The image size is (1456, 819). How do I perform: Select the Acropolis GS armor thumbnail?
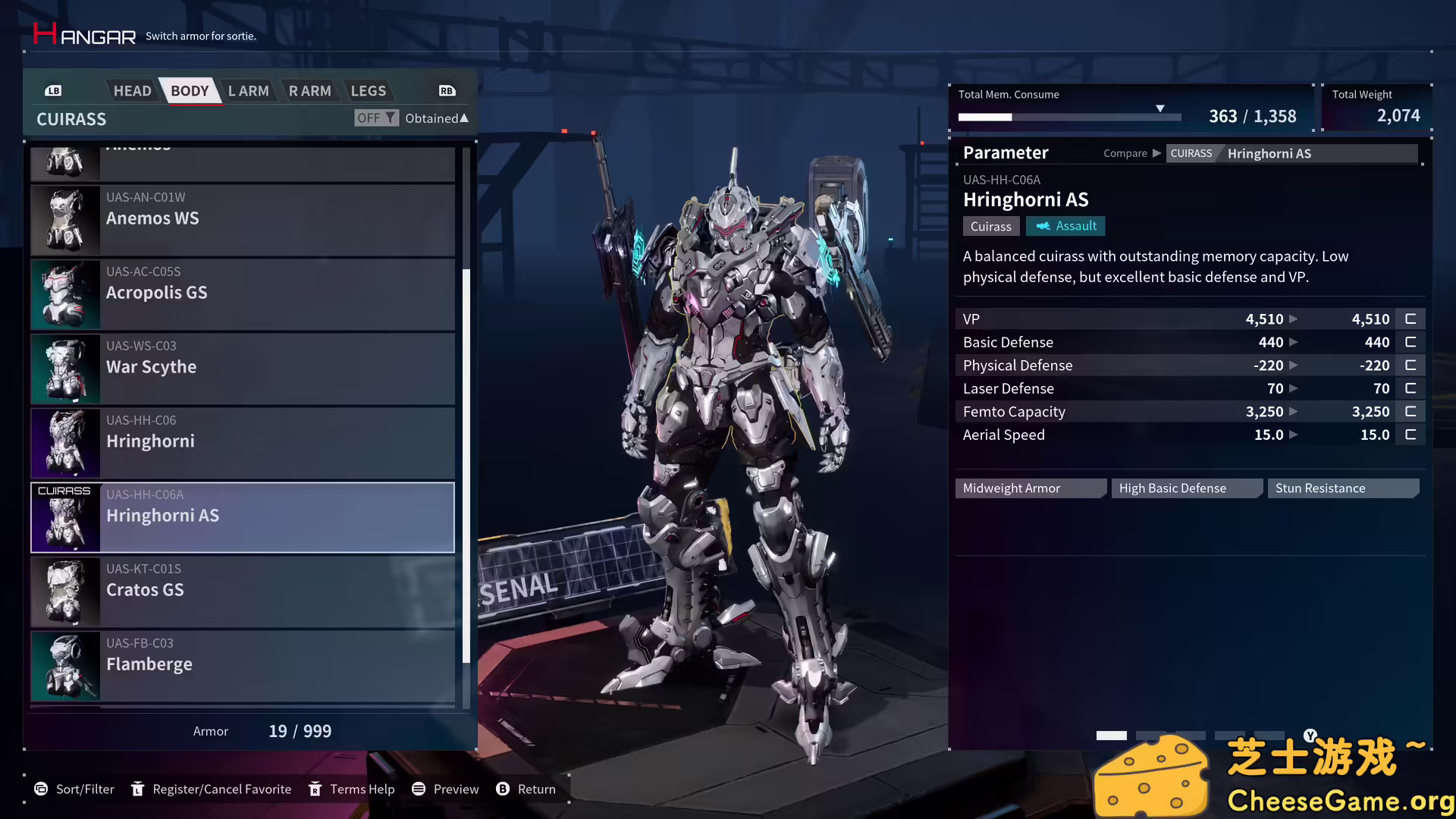point(64,294)
